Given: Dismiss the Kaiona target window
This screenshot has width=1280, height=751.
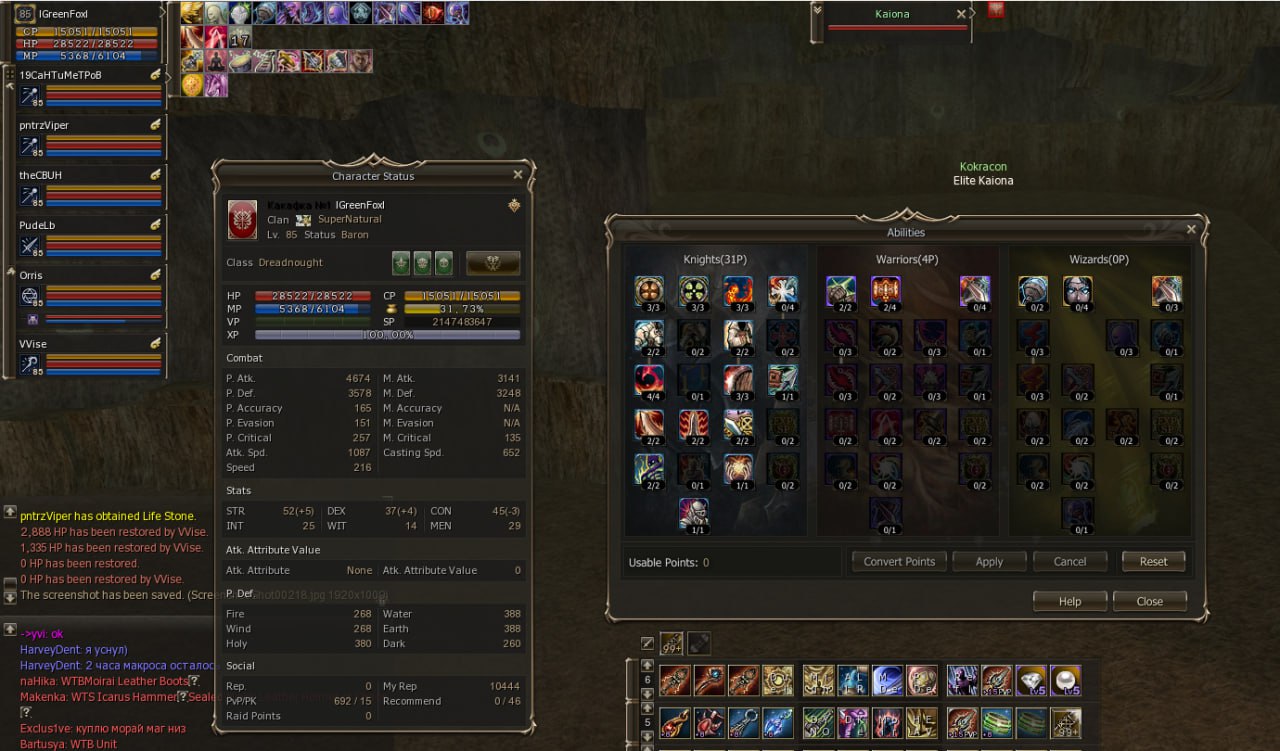Looking at the screenshot, I should point(961,15).
